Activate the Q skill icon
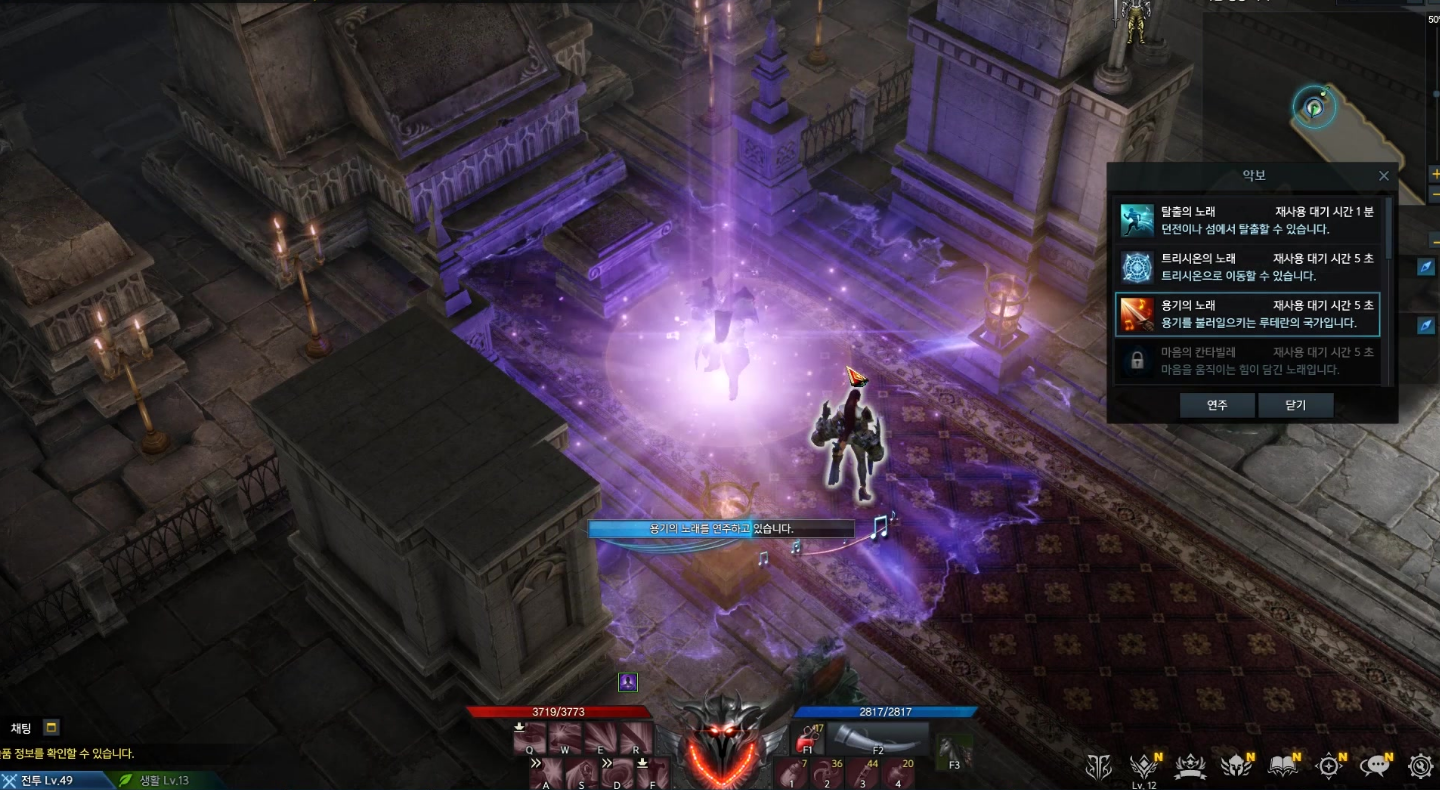Screen dimensions: 1440x790 [532, 739]
